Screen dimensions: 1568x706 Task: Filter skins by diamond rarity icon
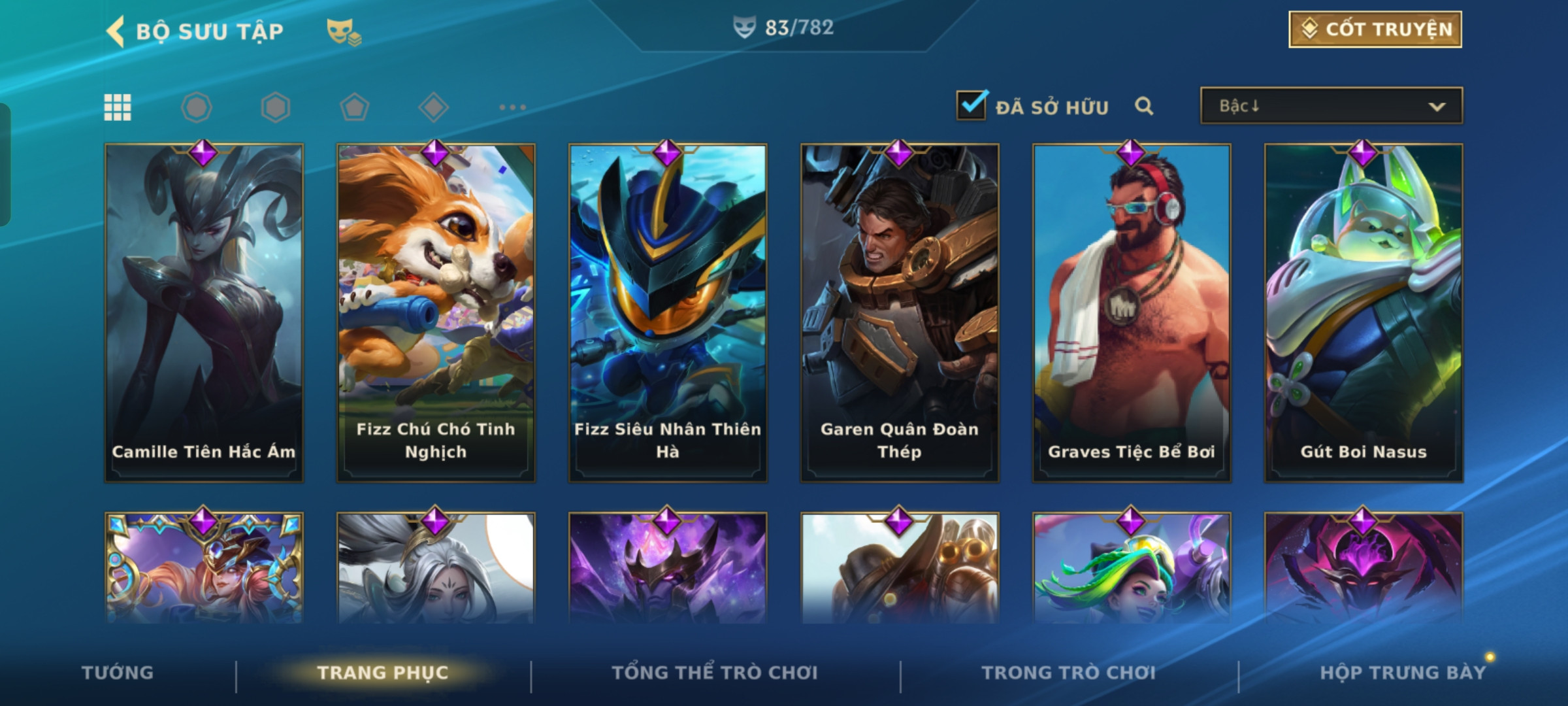pyautogui.click(x=433, y=107)
